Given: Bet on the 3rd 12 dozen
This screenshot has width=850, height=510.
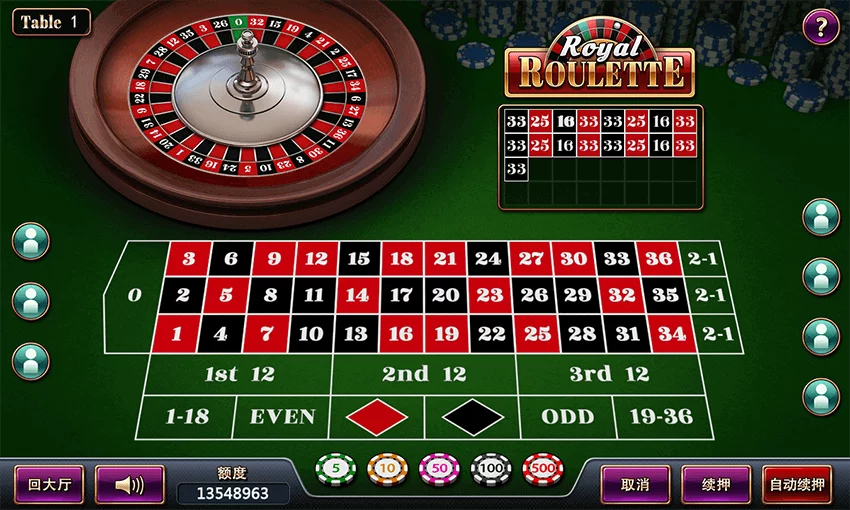Looking at the screenshot, I should pos(609,374).
